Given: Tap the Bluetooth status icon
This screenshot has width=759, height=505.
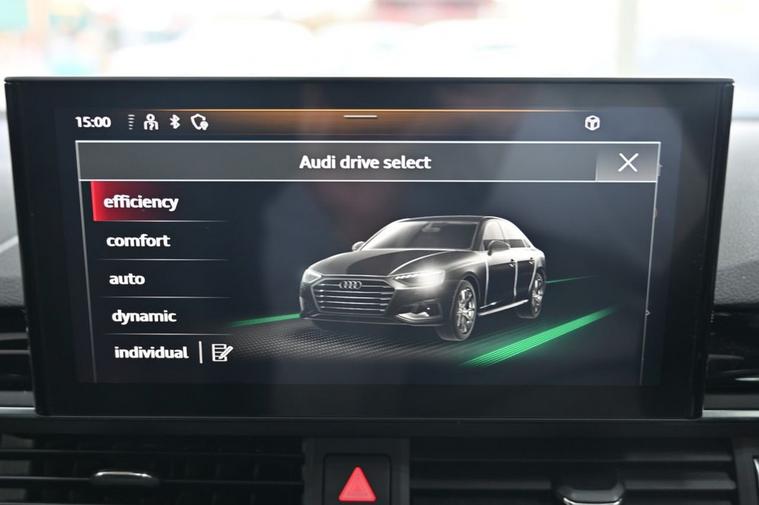Looking at the screenshot, I should pyautogui.click(x=174, y=122).
